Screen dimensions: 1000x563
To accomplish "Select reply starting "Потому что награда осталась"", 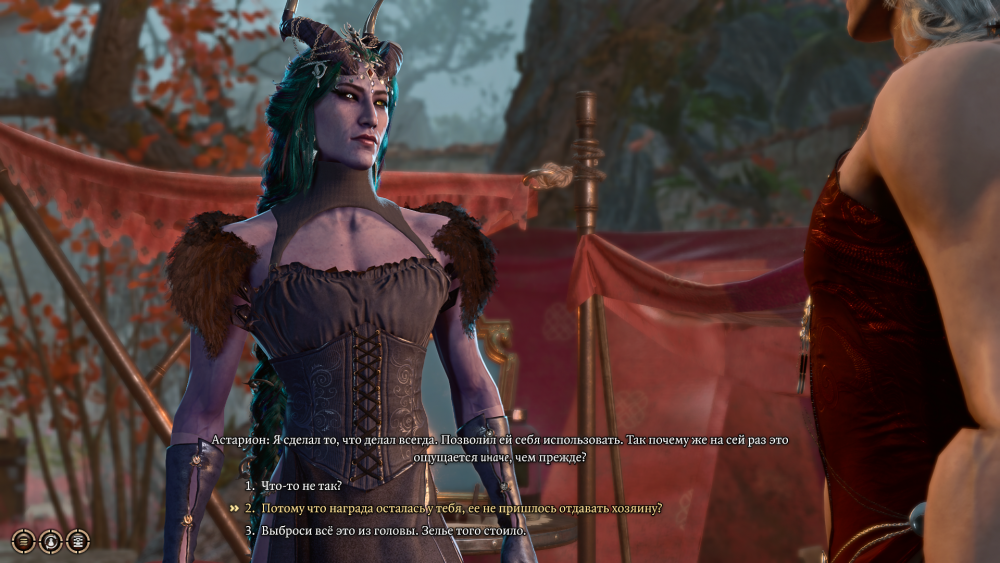I will coord(461,508).
